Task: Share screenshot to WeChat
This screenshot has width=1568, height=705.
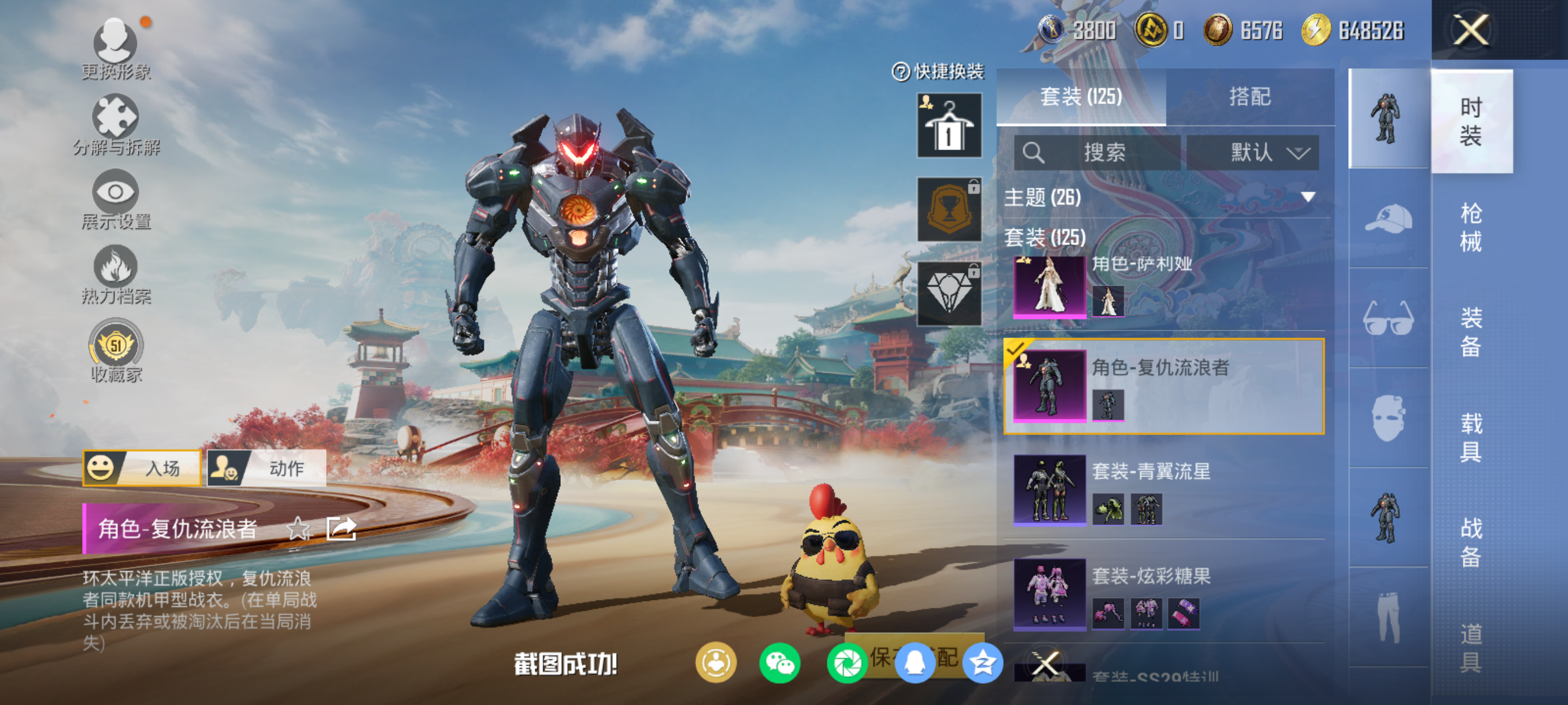Action: pyautogui.click(x=780, y=663)
